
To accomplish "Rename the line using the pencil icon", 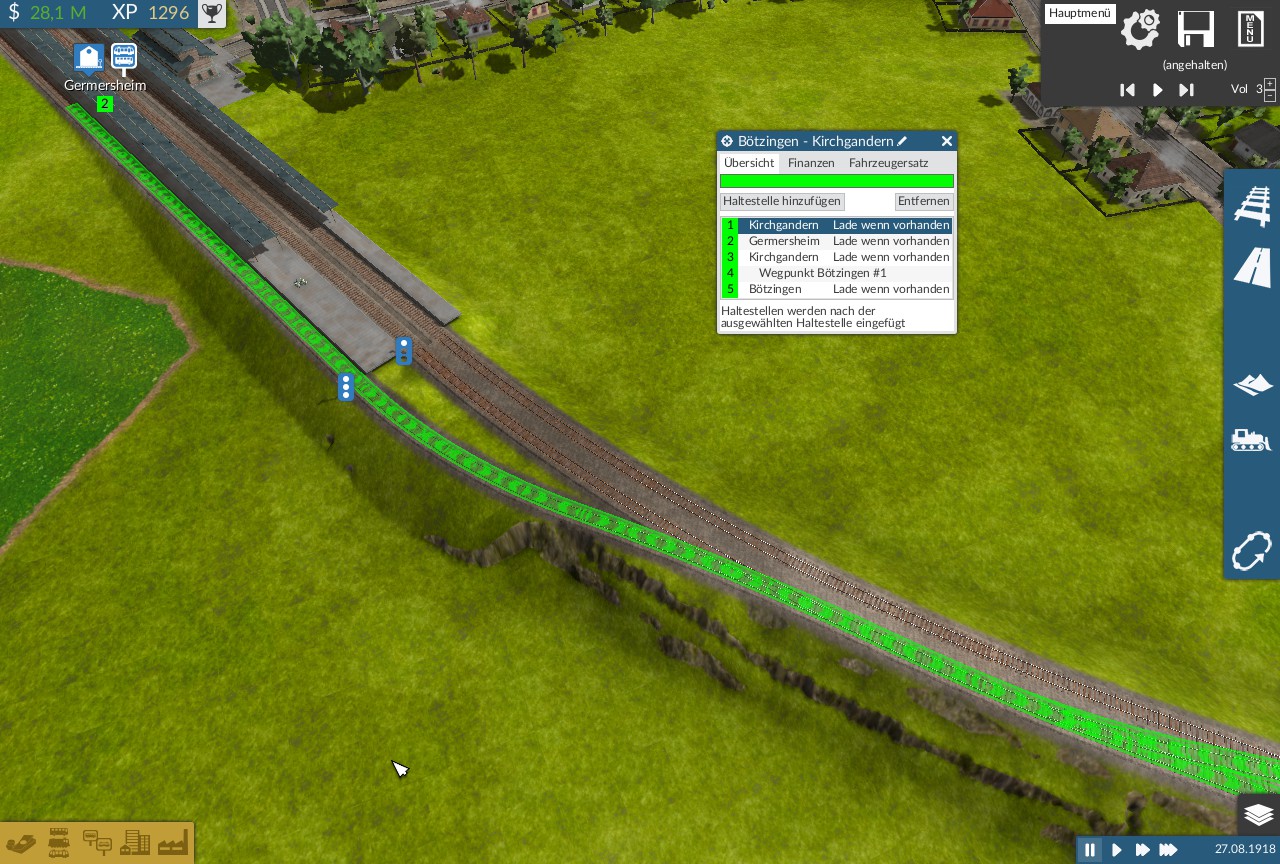I will click(x=902, y=142).
